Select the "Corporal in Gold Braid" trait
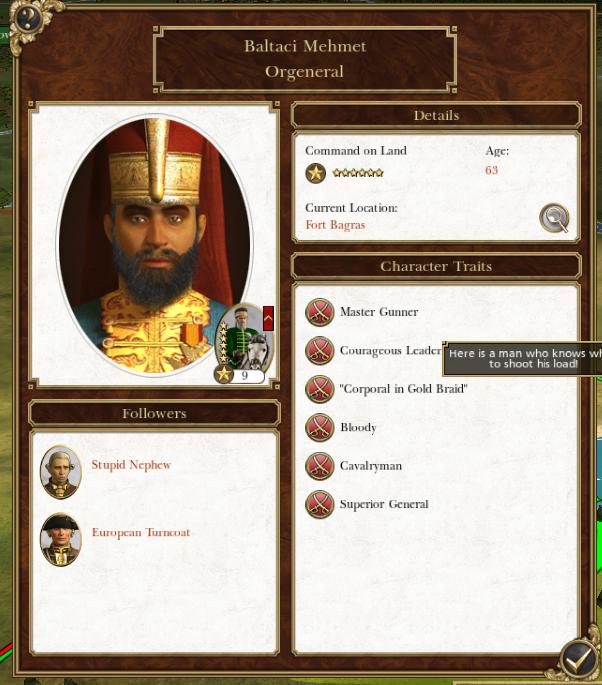 (403, 389)
